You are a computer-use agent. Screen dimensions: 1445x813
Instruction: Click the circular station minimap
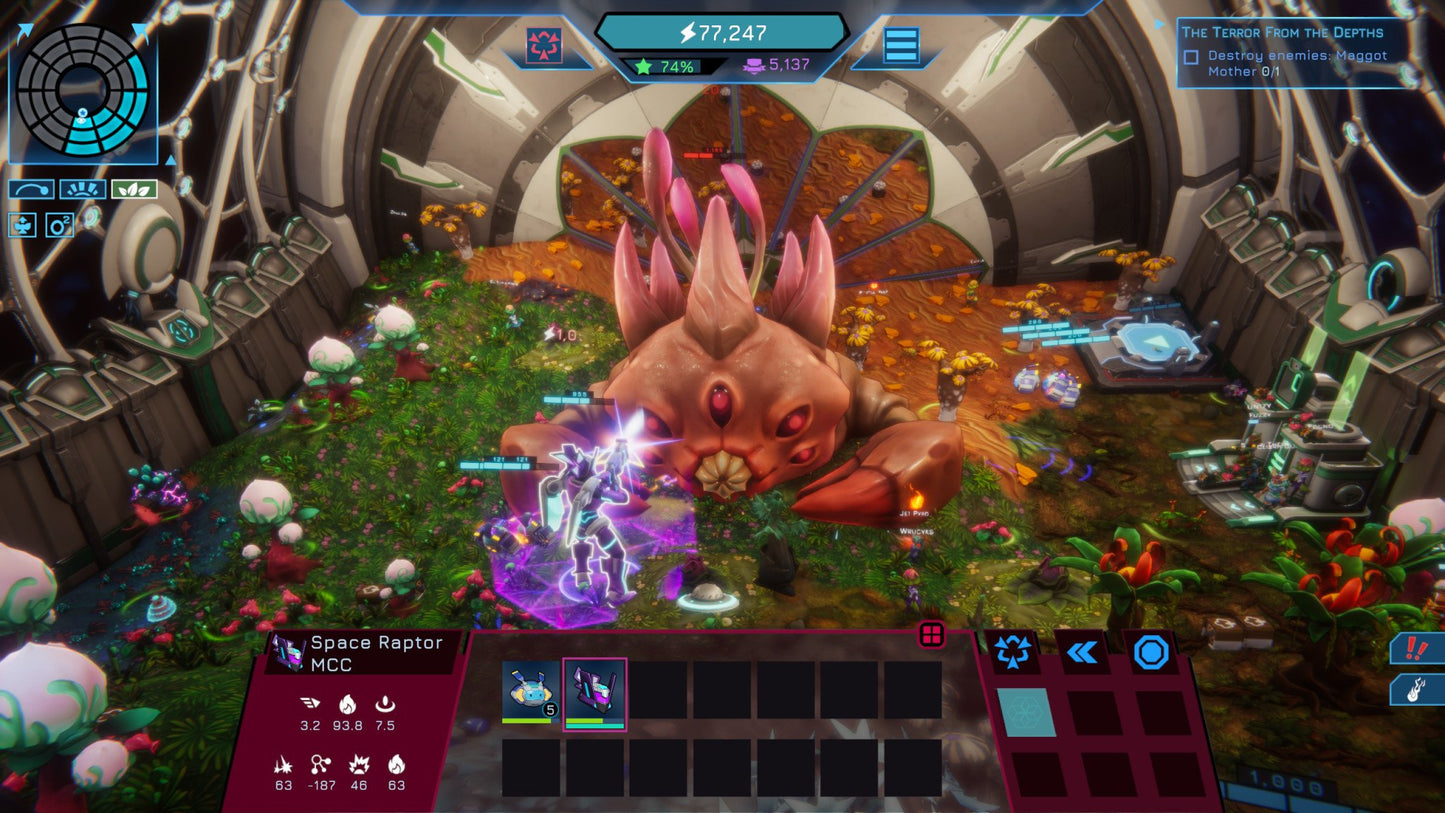coord(82,91)
